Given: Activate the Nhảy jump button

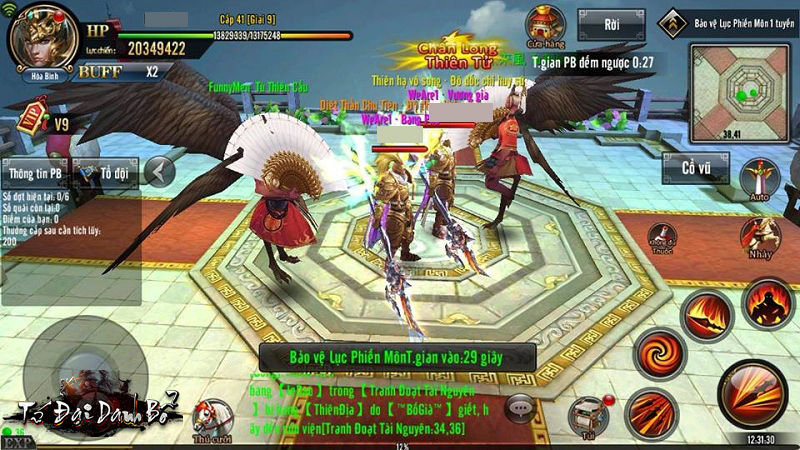Looking at the screenshot, I should pos(759,236).
